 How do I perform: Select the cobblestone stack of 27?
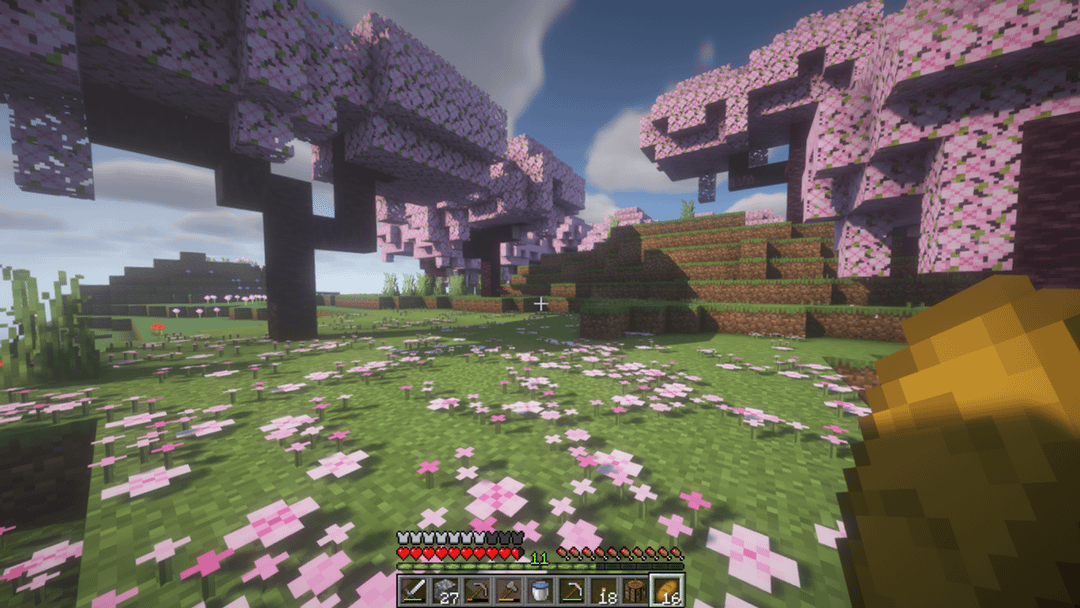point(445,590)
